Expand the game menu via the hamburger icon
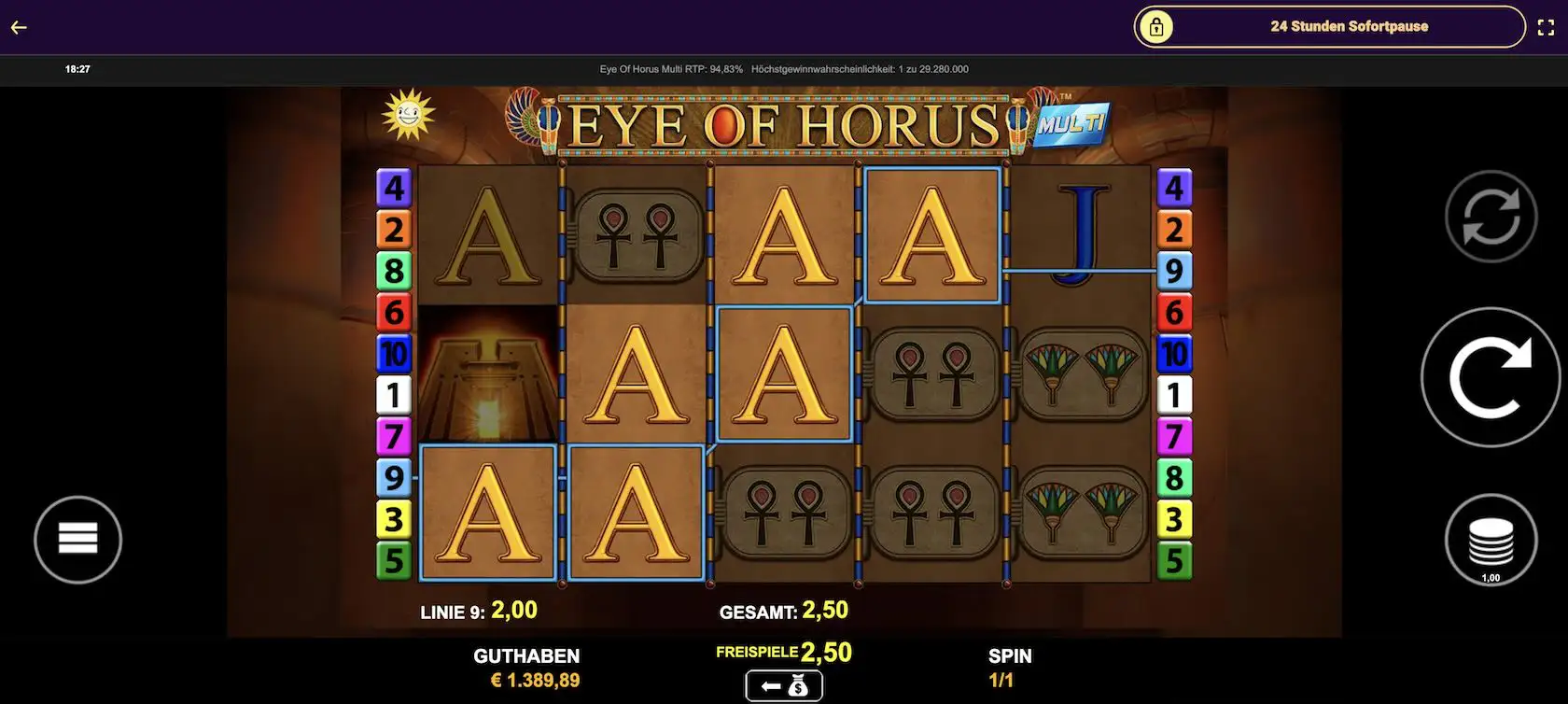 pyautogui.click(x=77, y=540)
